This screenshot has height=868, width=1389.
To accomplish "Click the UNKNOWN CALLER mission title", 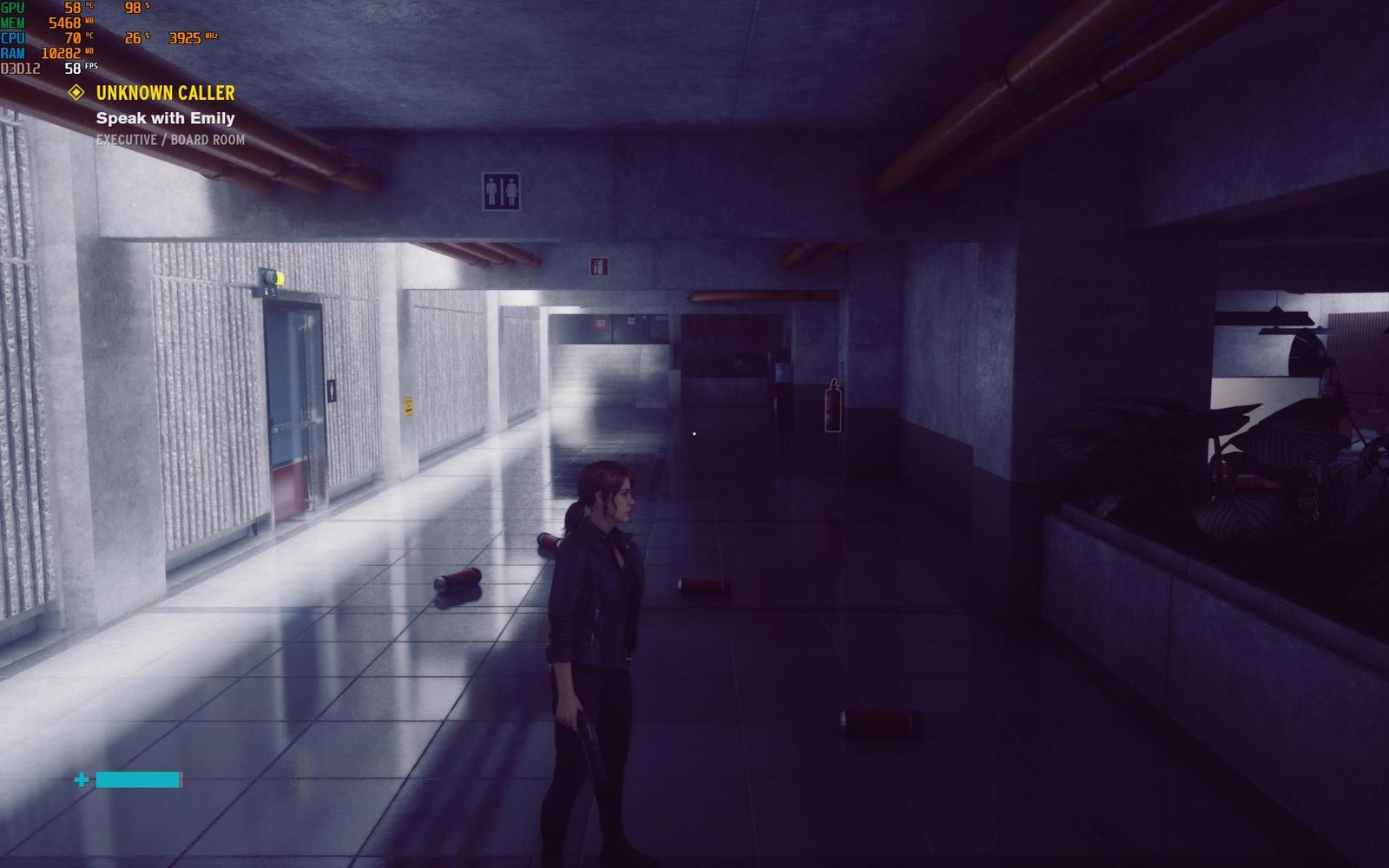I will (165, 93).
